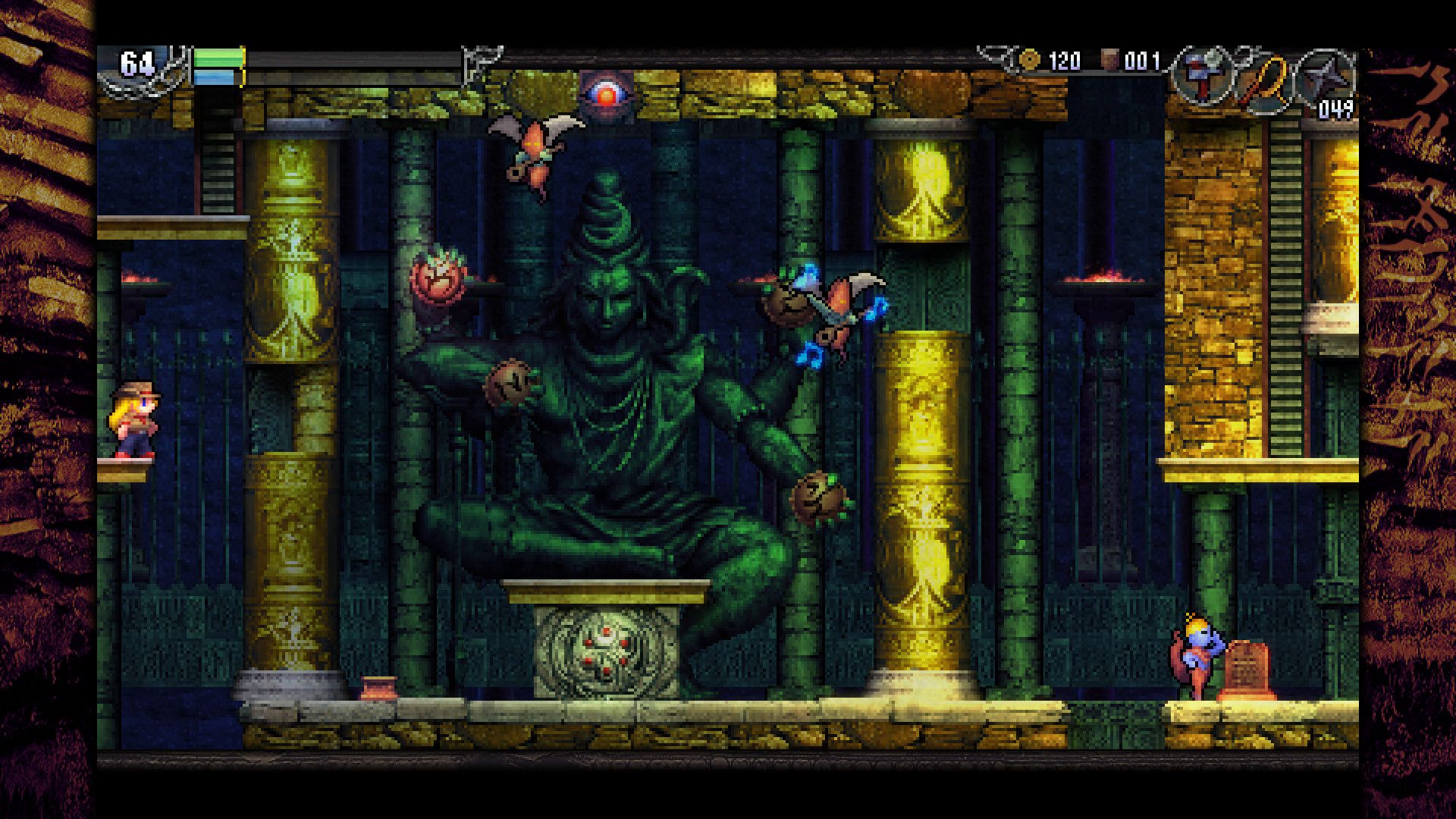Click the gold coin icon
The image size is (1456, 819).
pos(1029,60)
